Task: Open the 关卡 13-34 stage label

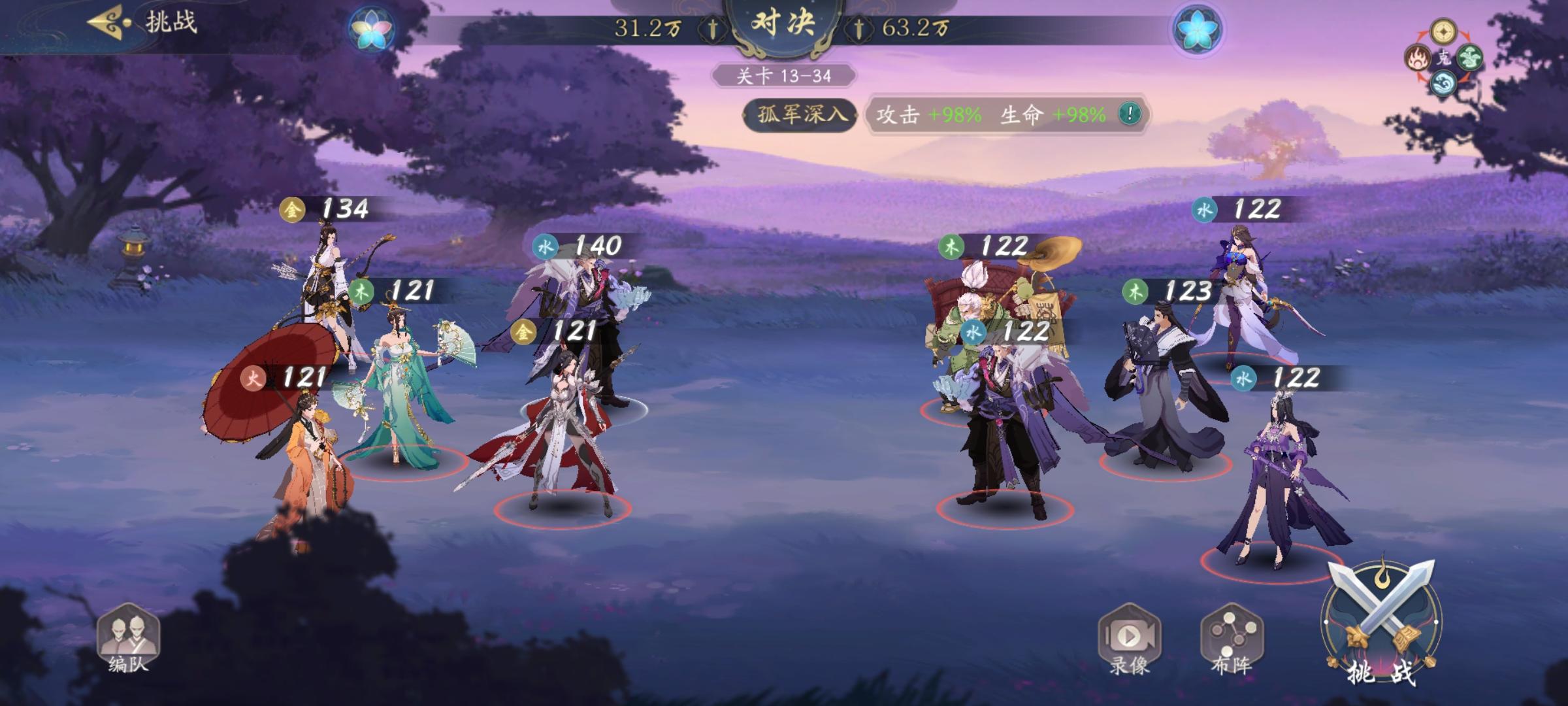Action: [x=783, y=75]
